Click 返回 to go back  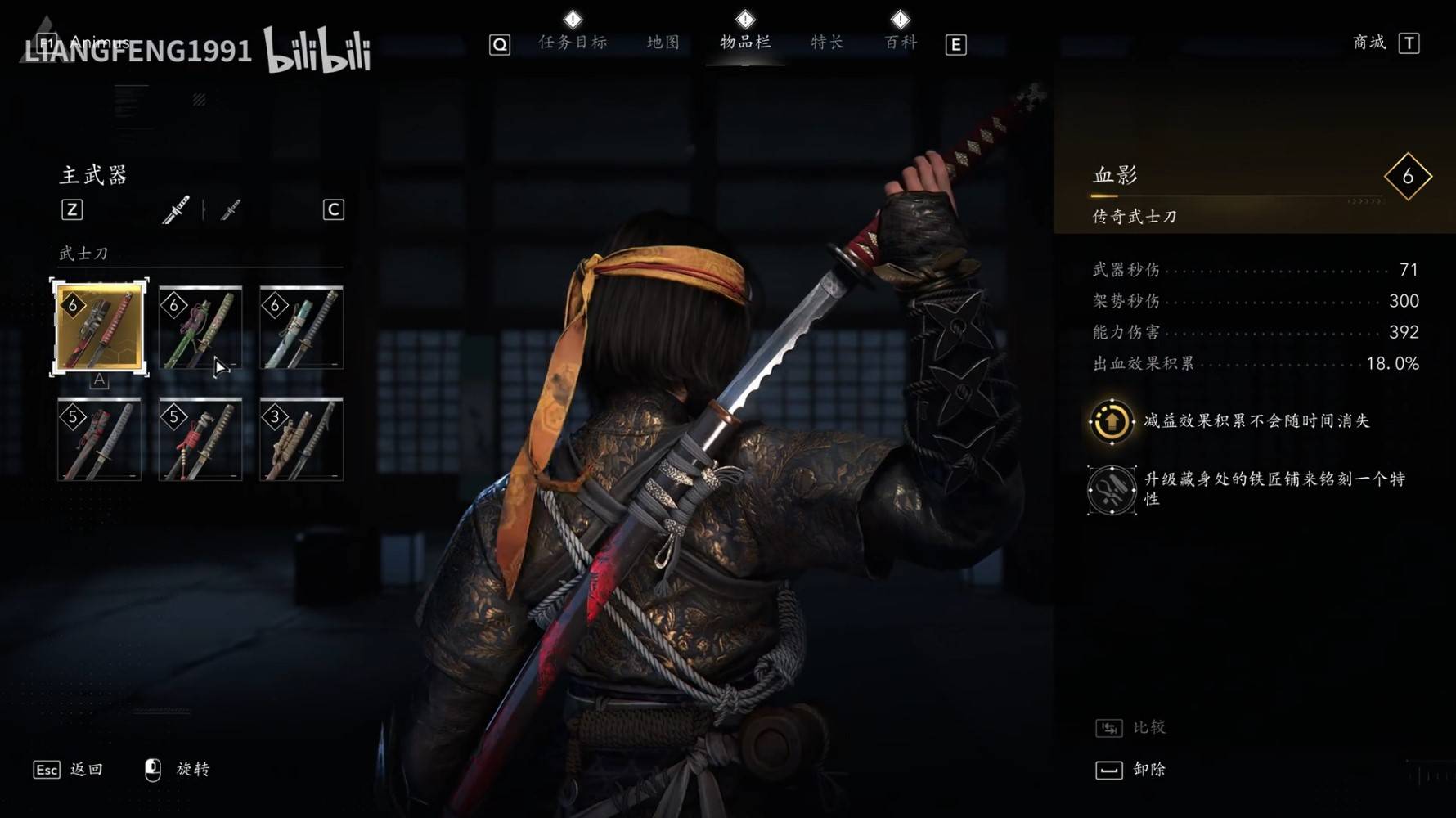click(x=86, y=769)
